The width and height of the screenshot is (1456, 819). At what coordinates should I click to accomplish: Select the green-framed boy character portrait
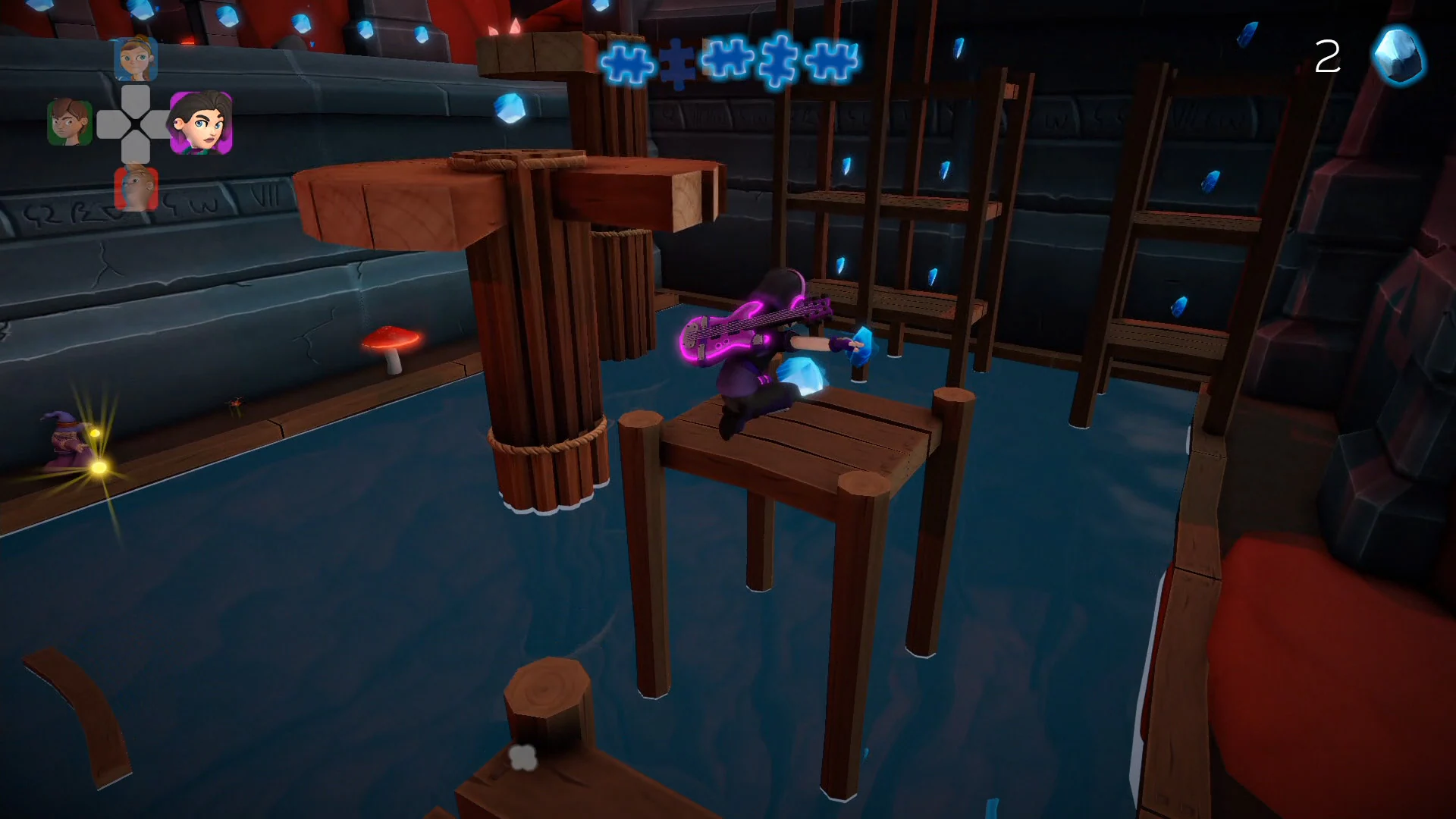pyautogui.click(x=69, y=124)
